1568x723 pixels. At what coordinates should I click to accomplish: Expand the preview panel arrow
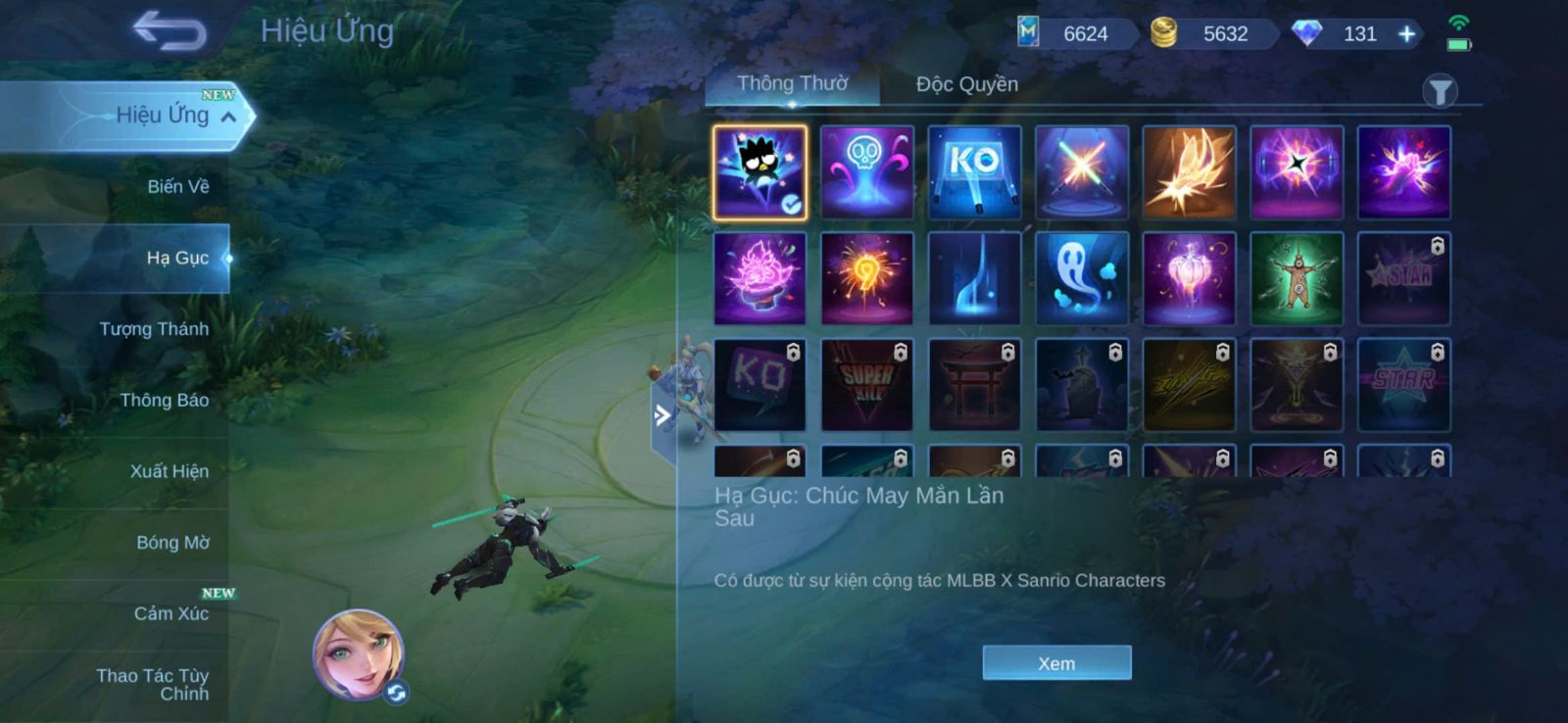[x=663, y=415]
